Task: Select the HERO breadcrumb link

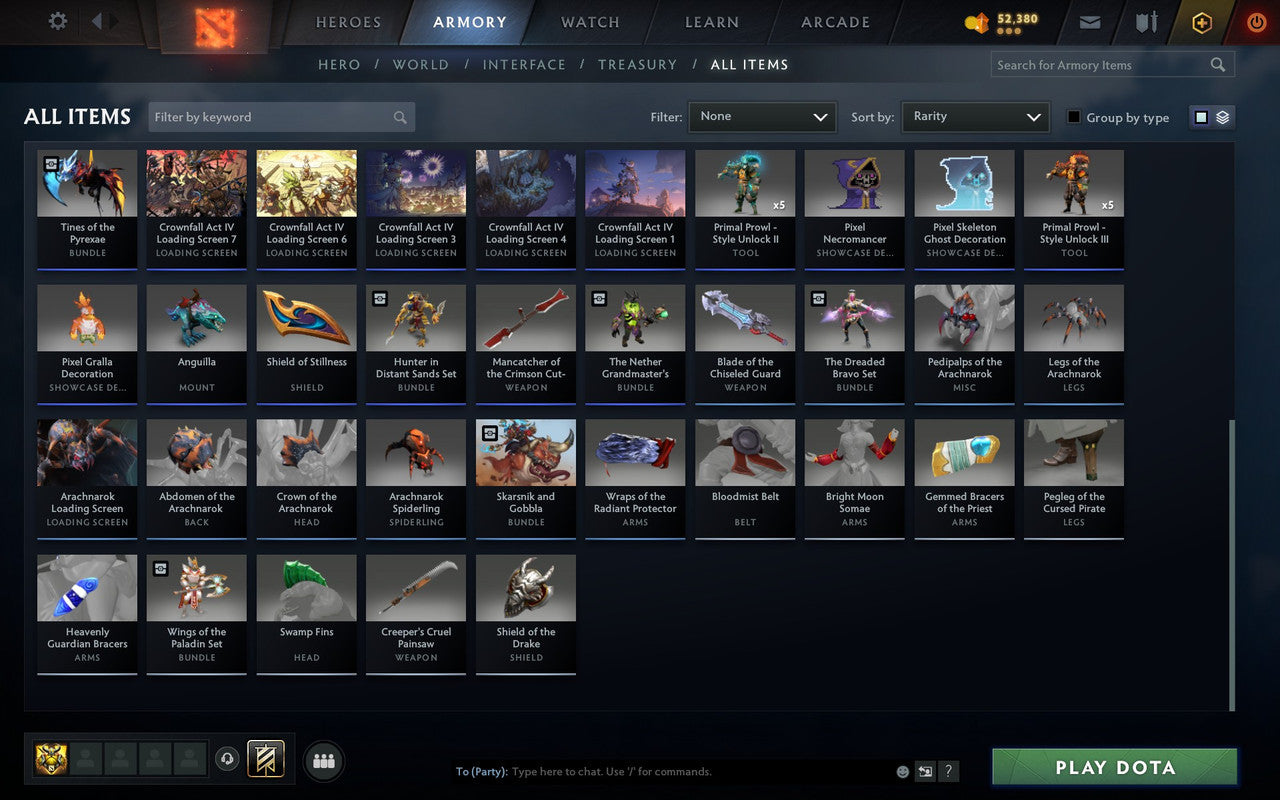Action: point(339,64)
